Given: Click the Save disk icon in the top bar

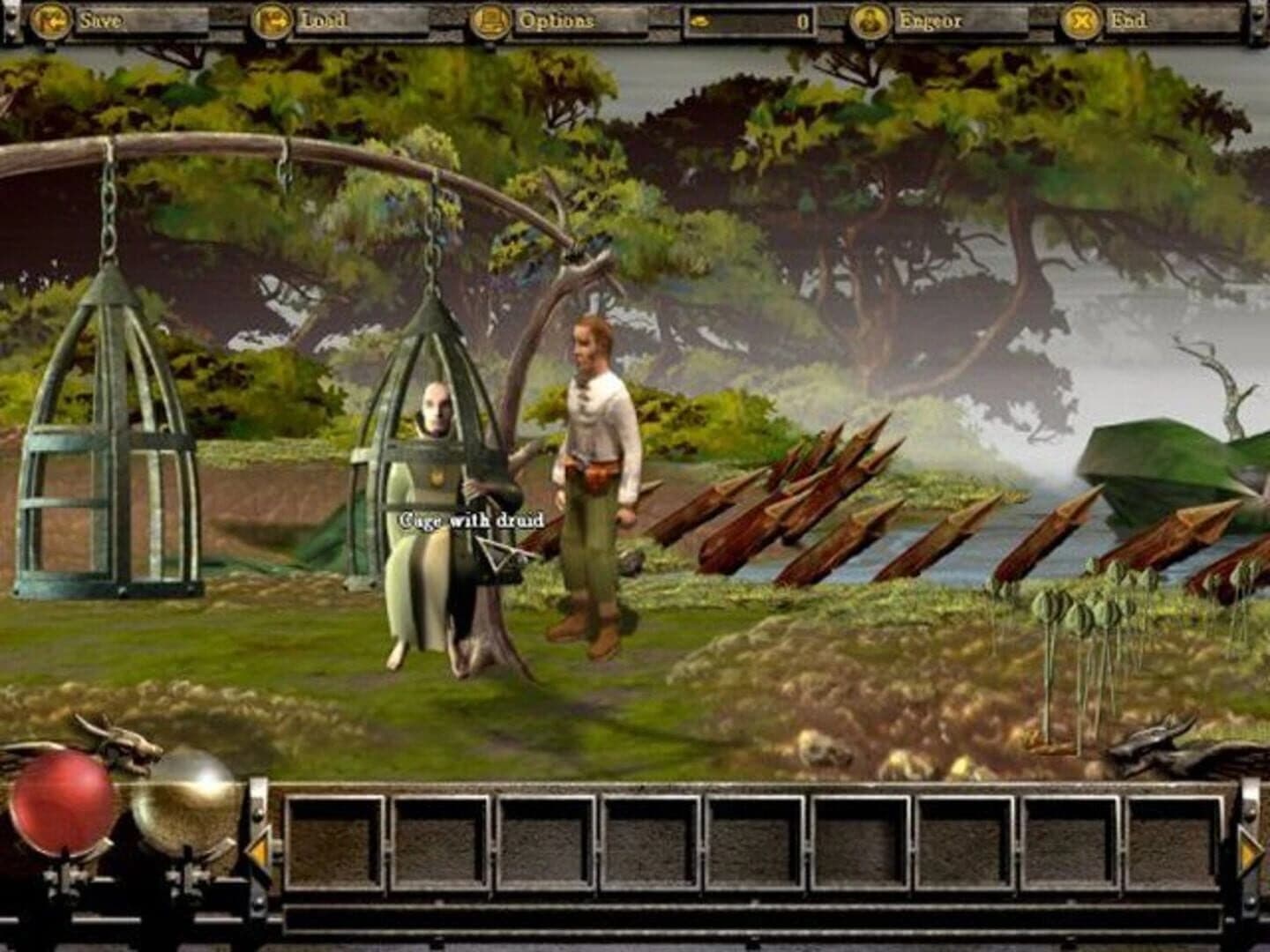Looking at the screenshot, I should click(50, 18).
